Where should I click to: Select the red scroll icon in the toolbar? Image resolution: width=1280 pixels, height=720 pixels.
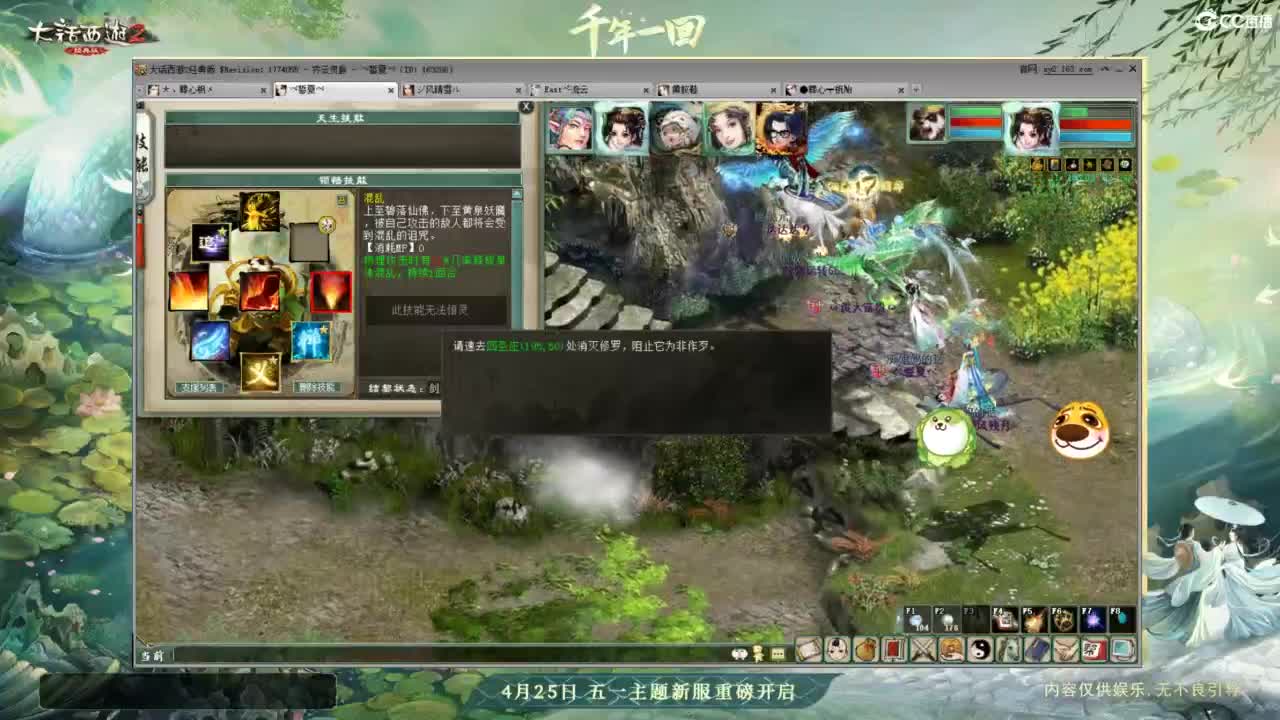894,648
